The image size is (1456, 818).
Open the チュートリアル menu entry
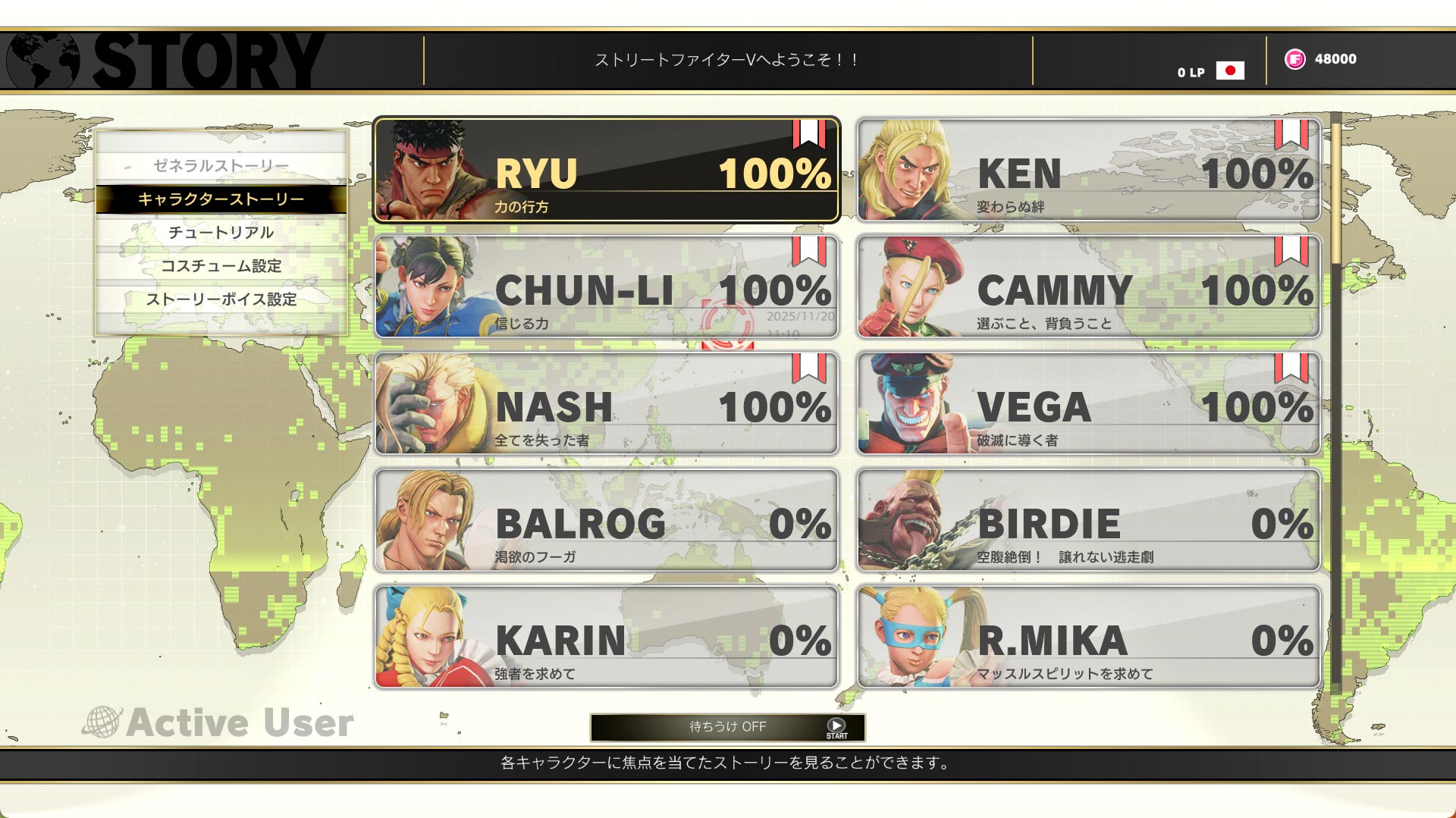click(221, 232)
